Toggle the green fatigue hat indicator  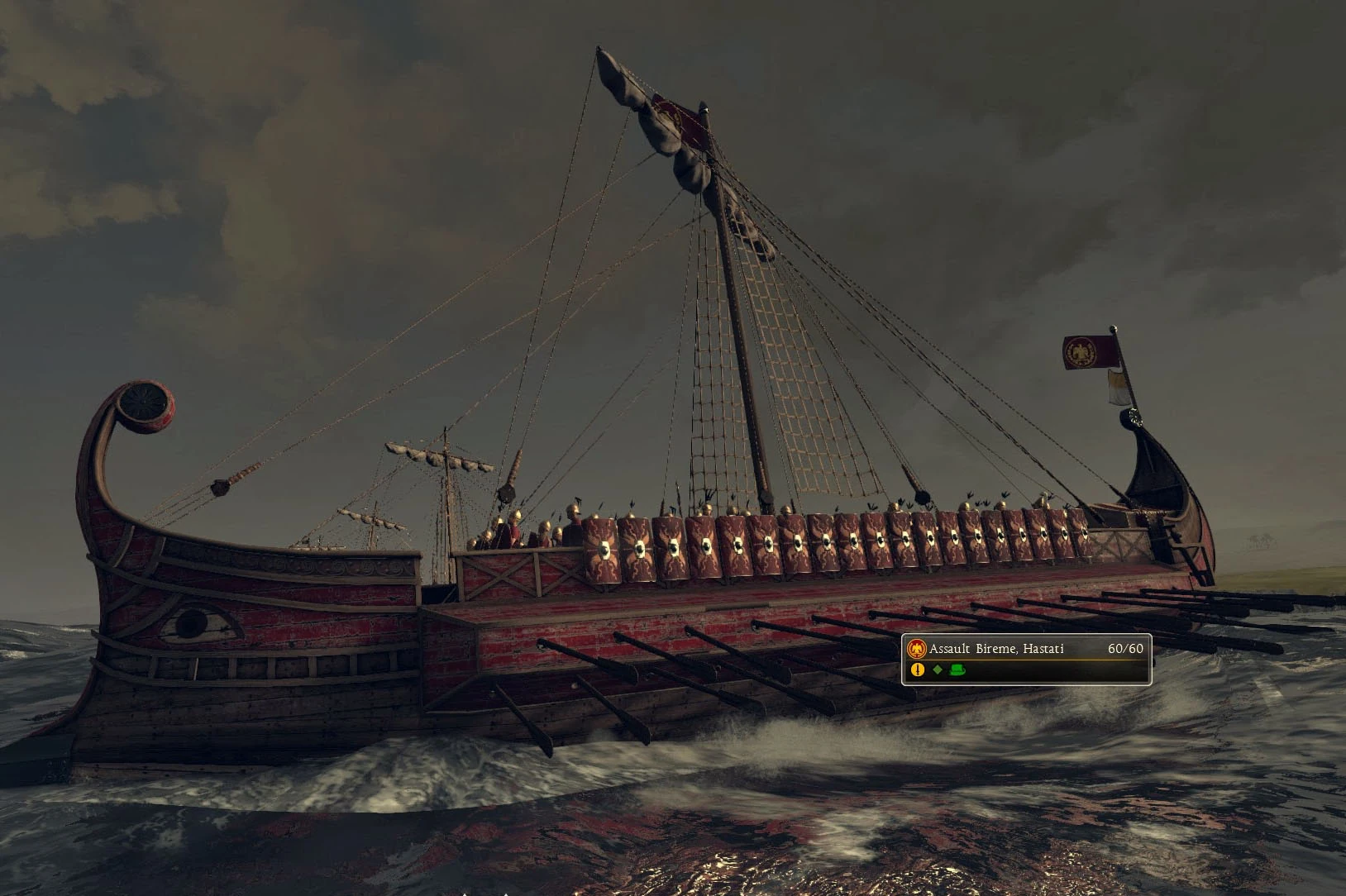pos(957,670)
